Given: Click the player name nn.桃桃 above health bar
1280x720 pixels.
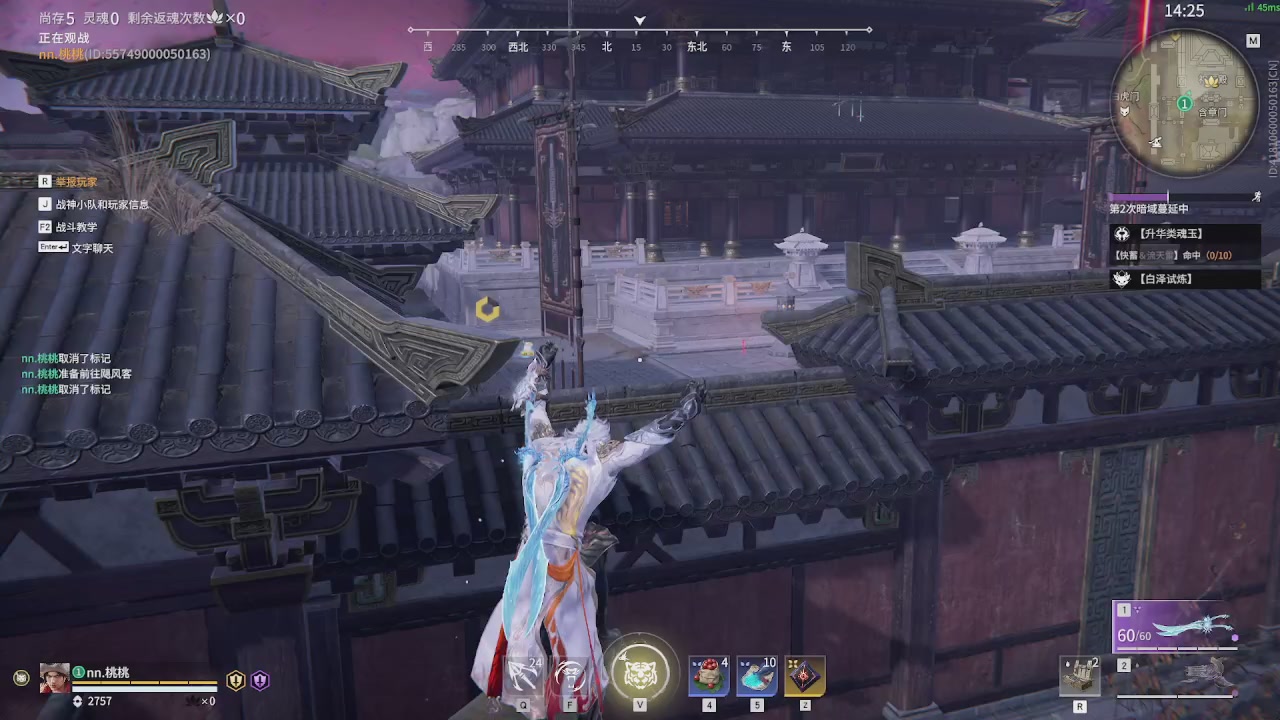Looking at the screenshot, I should point(110,672).
